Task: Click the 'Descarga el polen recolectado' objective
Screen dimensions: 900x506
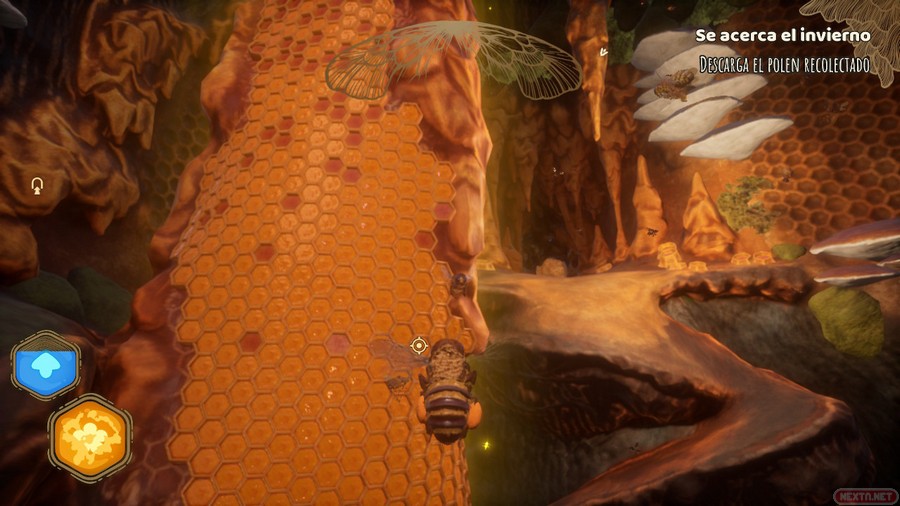Action: pos(784,65)
